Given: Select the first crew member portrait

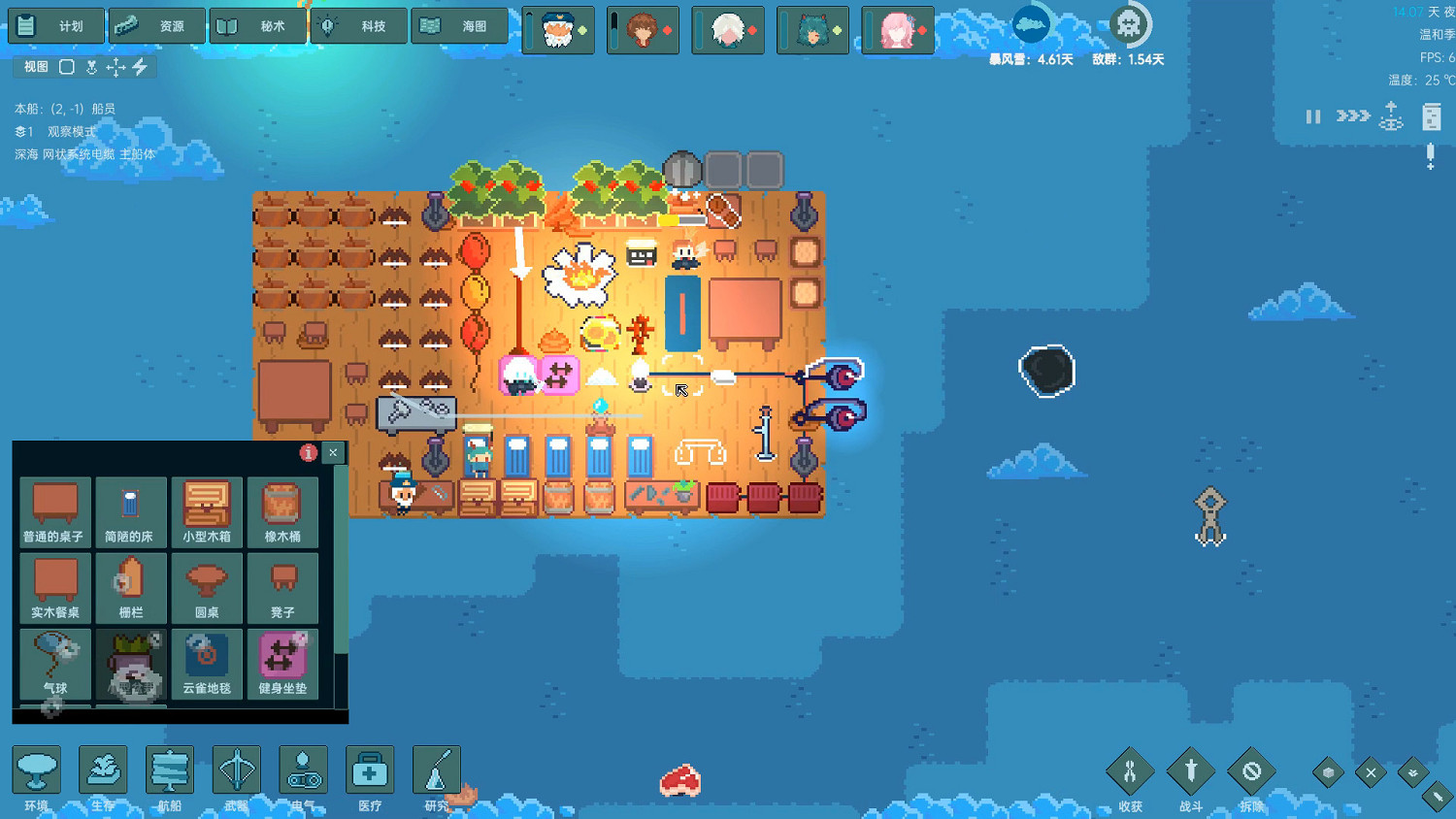Looking at the screenshot, I should coord(558,30).
